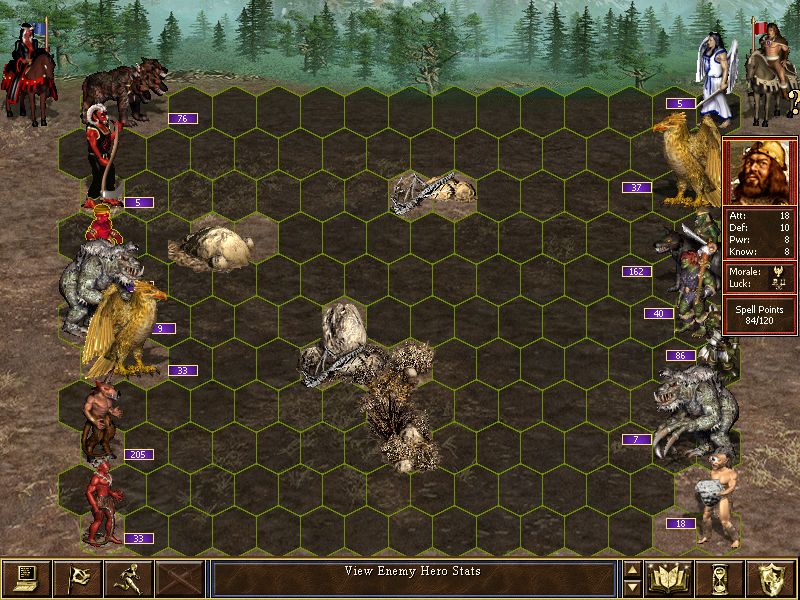
Task: Click the hero portrait in stats panel
Action: click(x=760, y=170)
